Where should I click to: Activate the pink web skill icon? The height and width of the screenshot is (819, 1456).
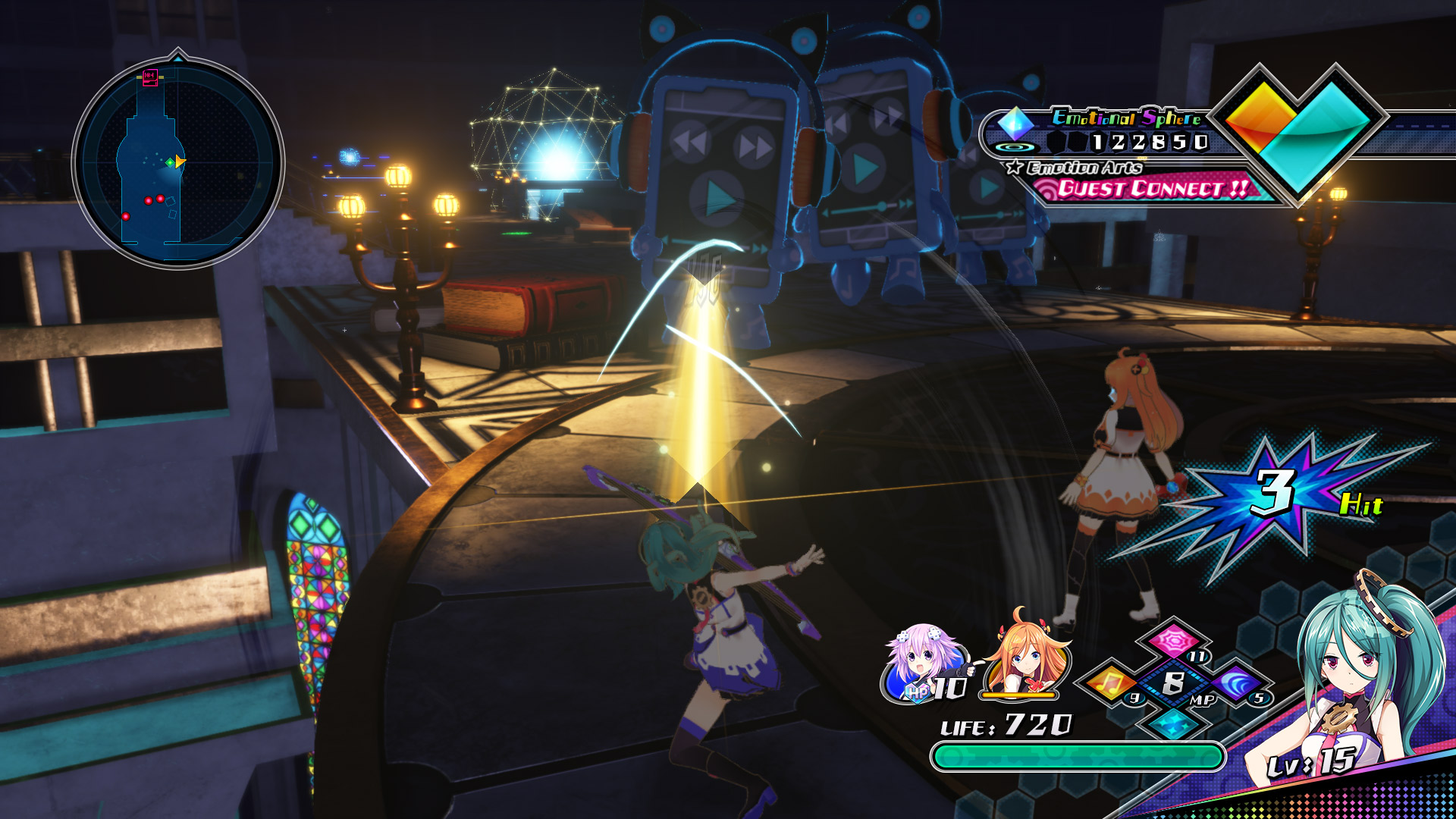click(1172, 641)
